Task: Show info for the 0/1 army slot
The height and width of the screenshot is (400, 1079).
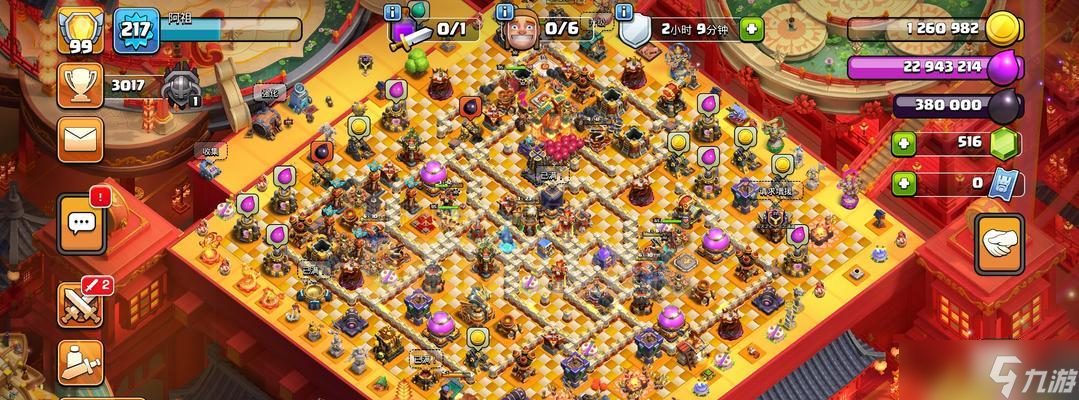Action: (x=394, y=12)
